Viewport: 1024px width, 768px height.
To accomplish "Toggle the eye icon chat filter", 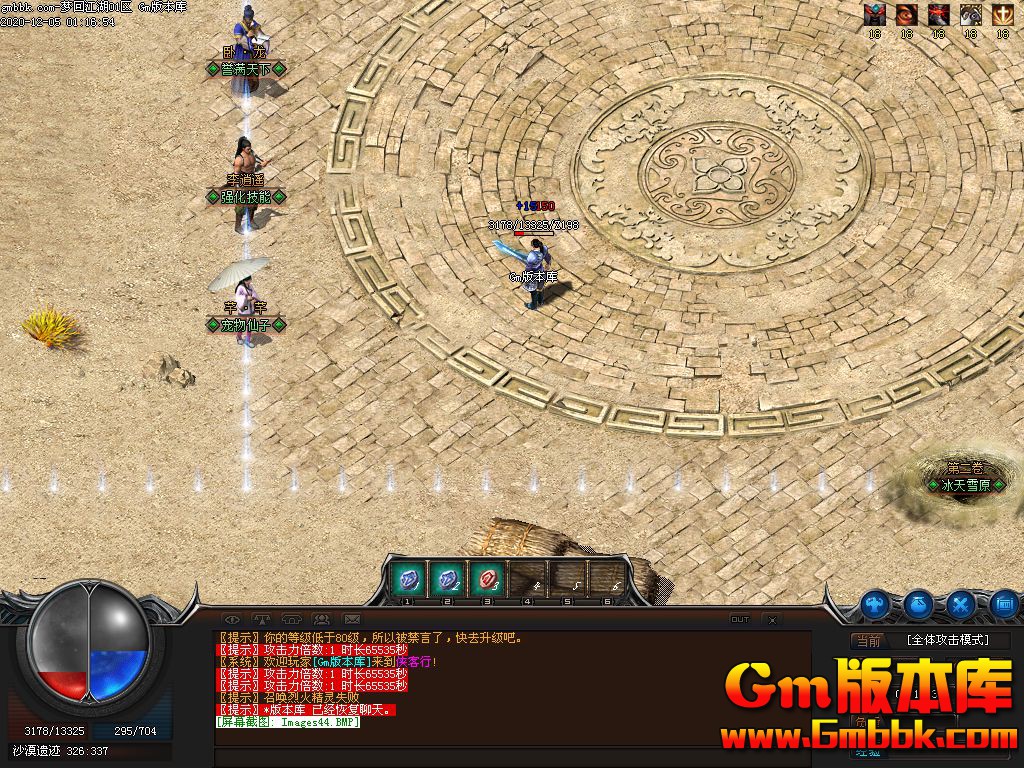I will pyautogui.click(x=232, y=619).
